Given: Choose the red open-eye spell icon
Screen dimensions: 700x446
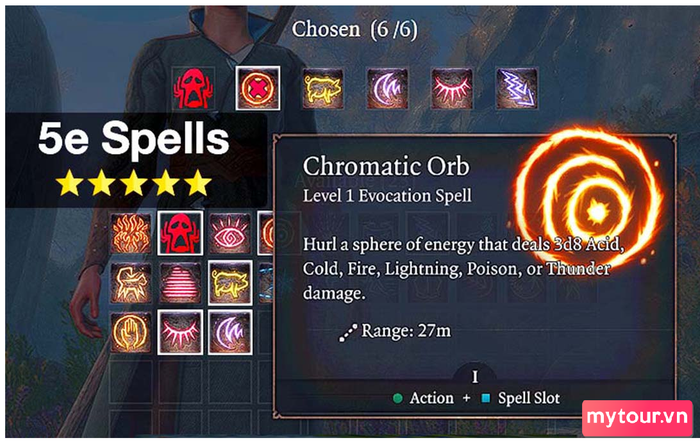Looking at the screenshot, I should 229,232.
